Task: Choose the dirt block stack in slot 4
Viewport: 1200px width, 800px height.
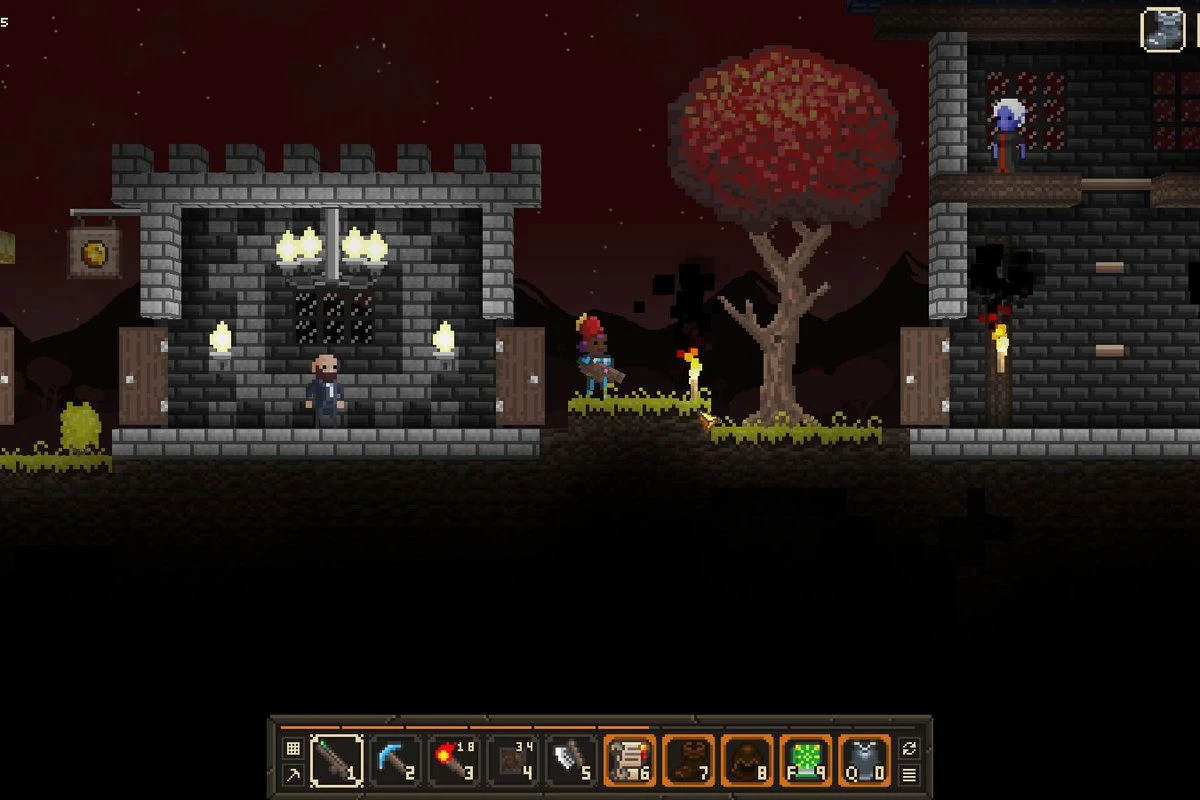Action: (512, 761)
